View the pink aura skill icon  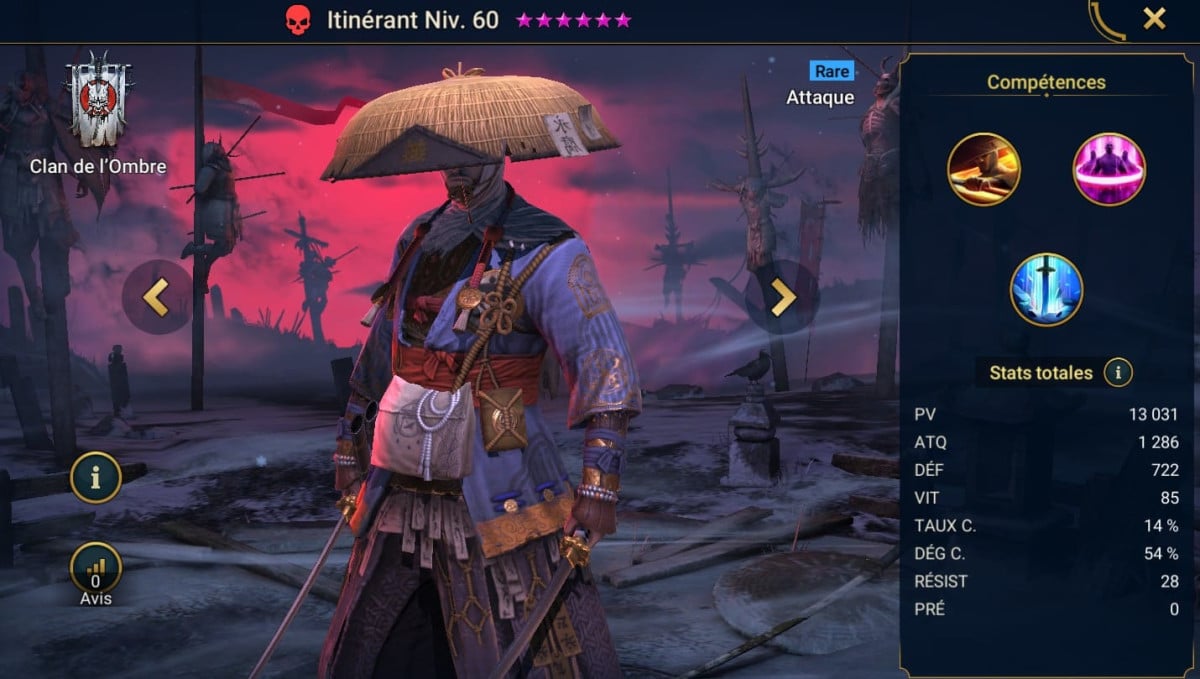(1109, 169)
